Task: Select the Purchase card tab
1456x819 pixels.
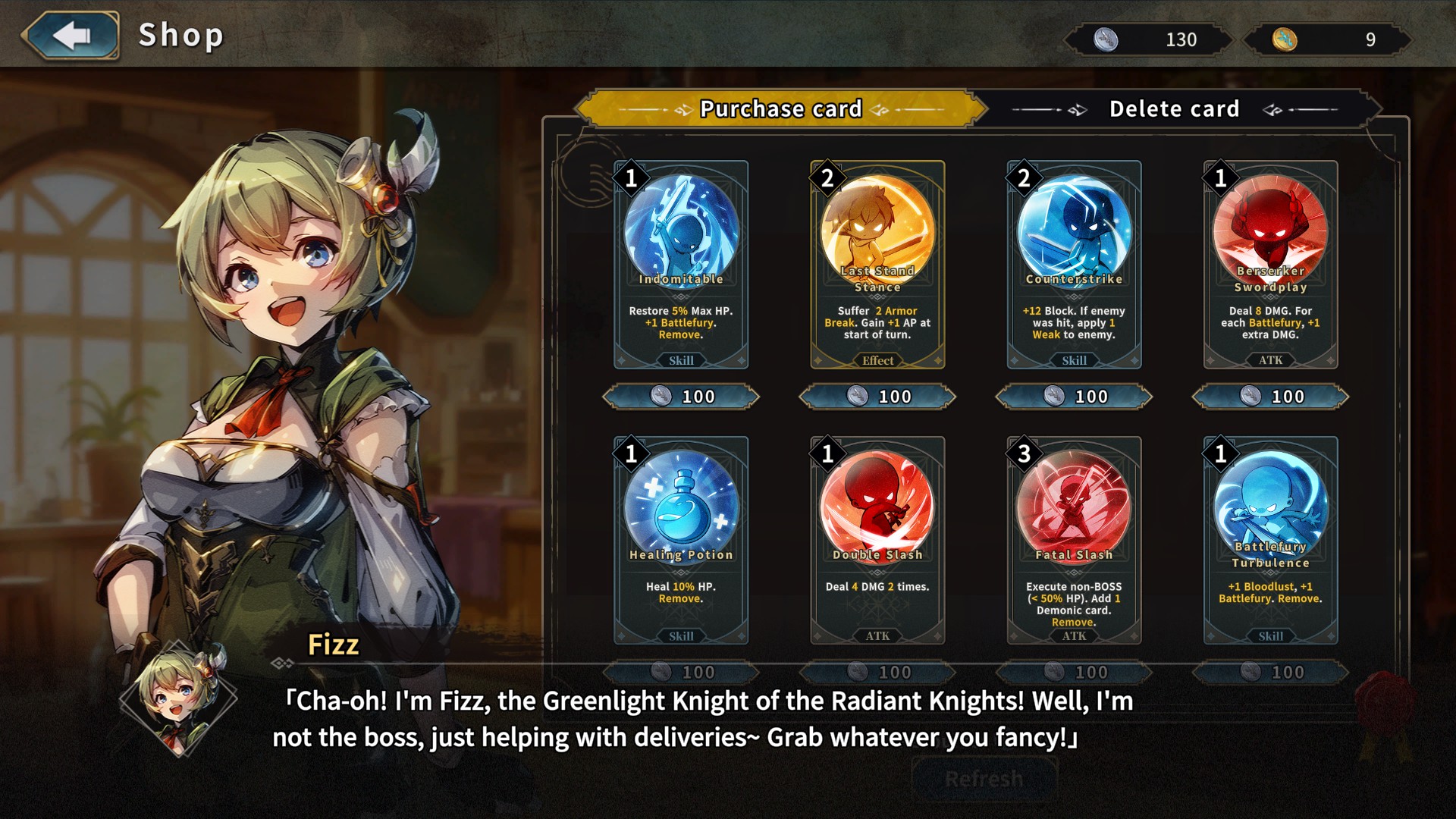Action: [781, 109]
